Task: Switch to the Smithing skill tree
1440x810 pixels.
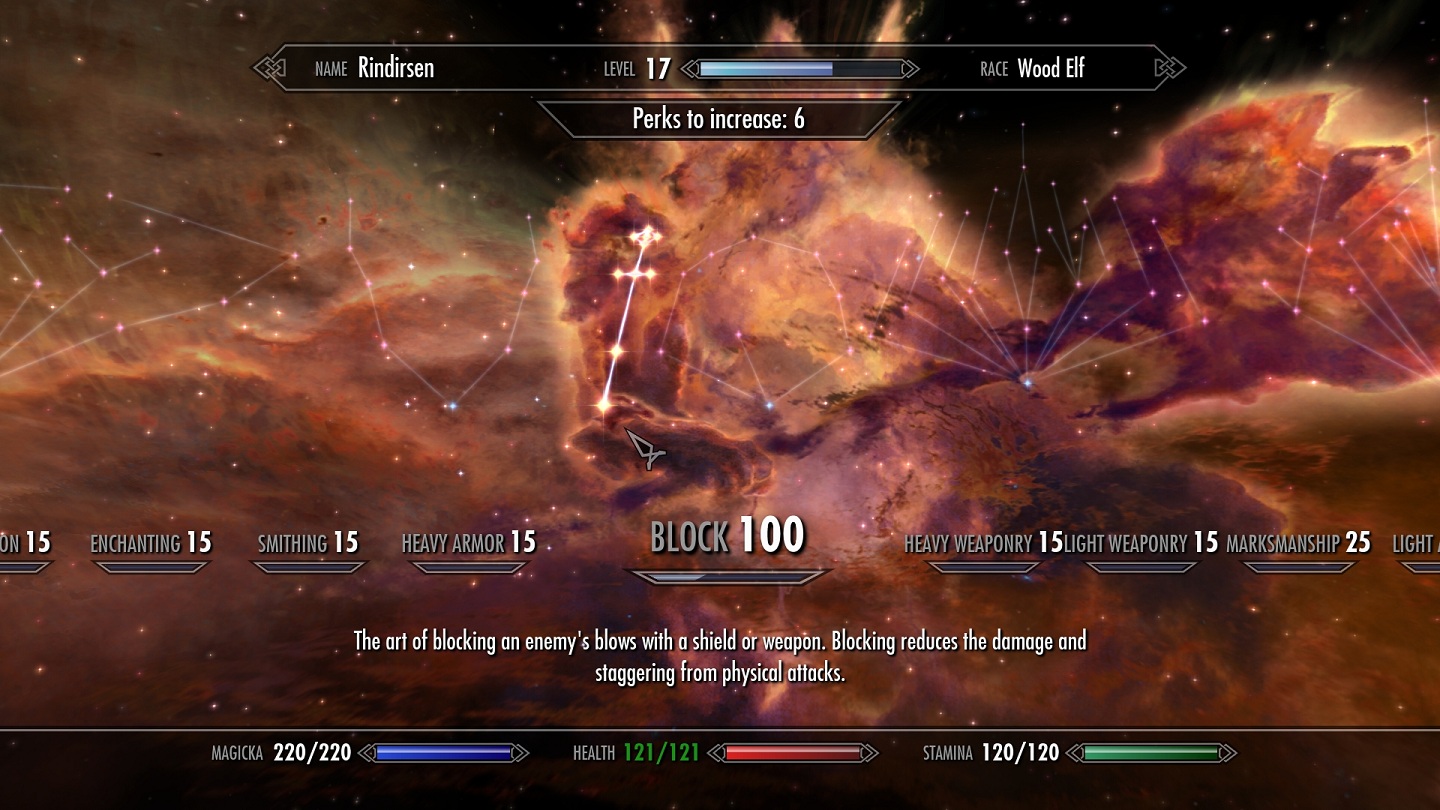Action: [308, 544]
